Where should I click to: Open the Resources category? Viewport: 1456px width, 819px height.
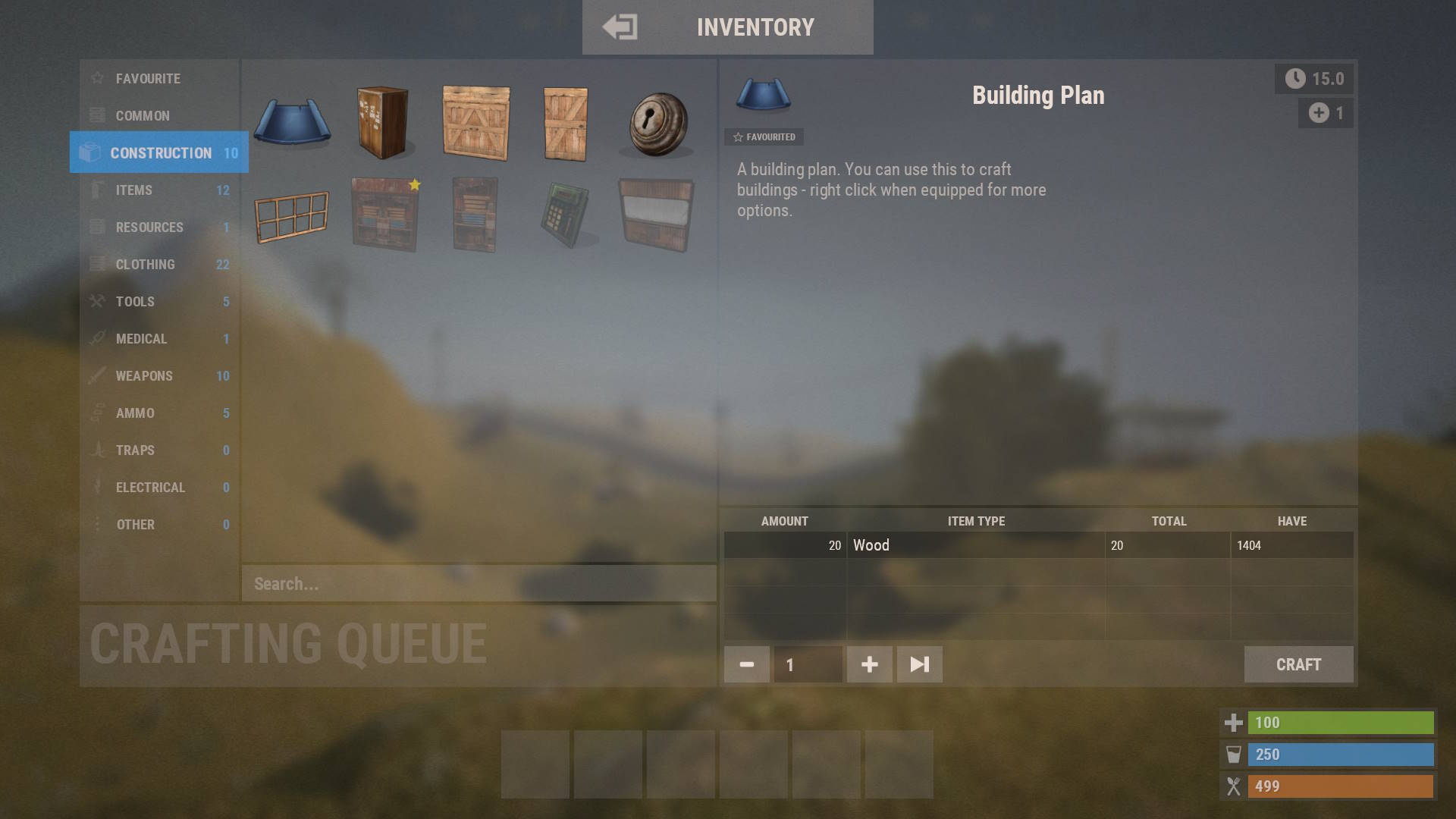(149, 227)
